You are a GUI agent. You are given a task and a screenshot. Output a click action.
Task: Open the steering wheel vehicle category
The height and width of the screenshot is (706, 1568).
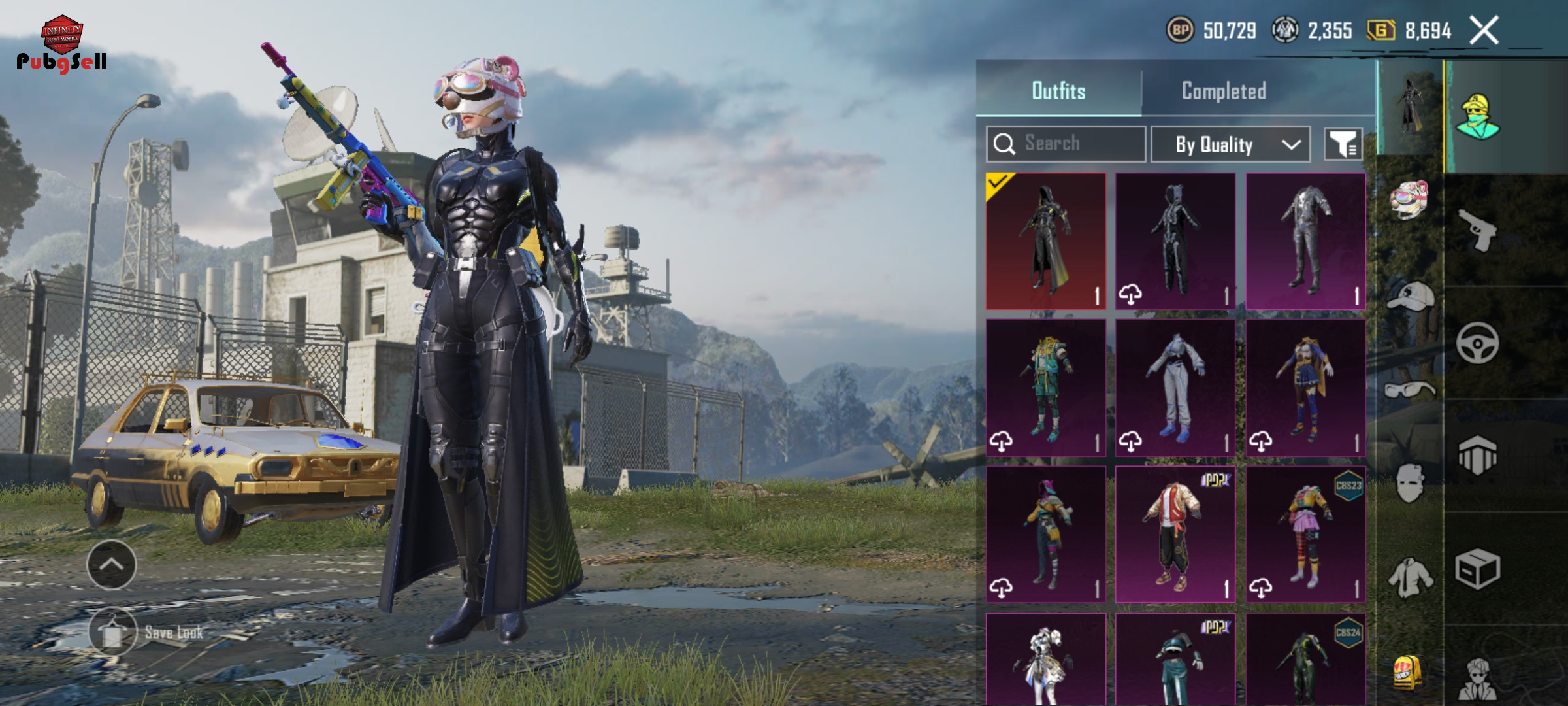[x=1477, y=343]
